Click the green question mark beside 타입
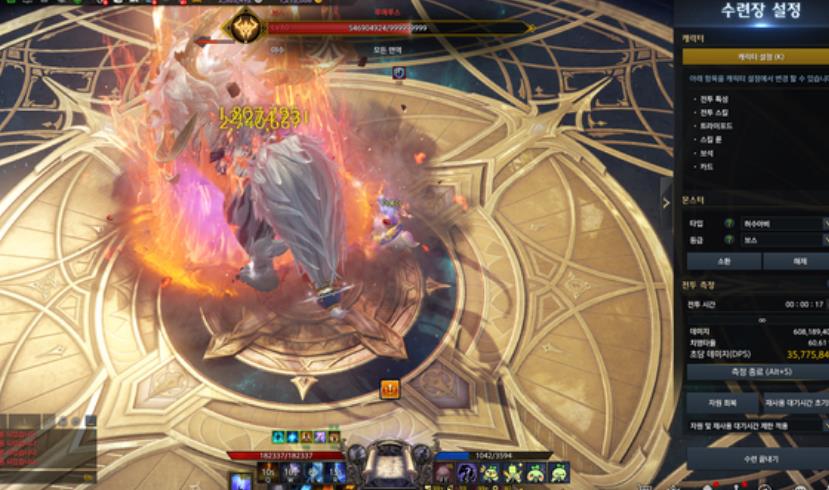The height and width of the screenshot is (490, 829). [x=729, y=224]
